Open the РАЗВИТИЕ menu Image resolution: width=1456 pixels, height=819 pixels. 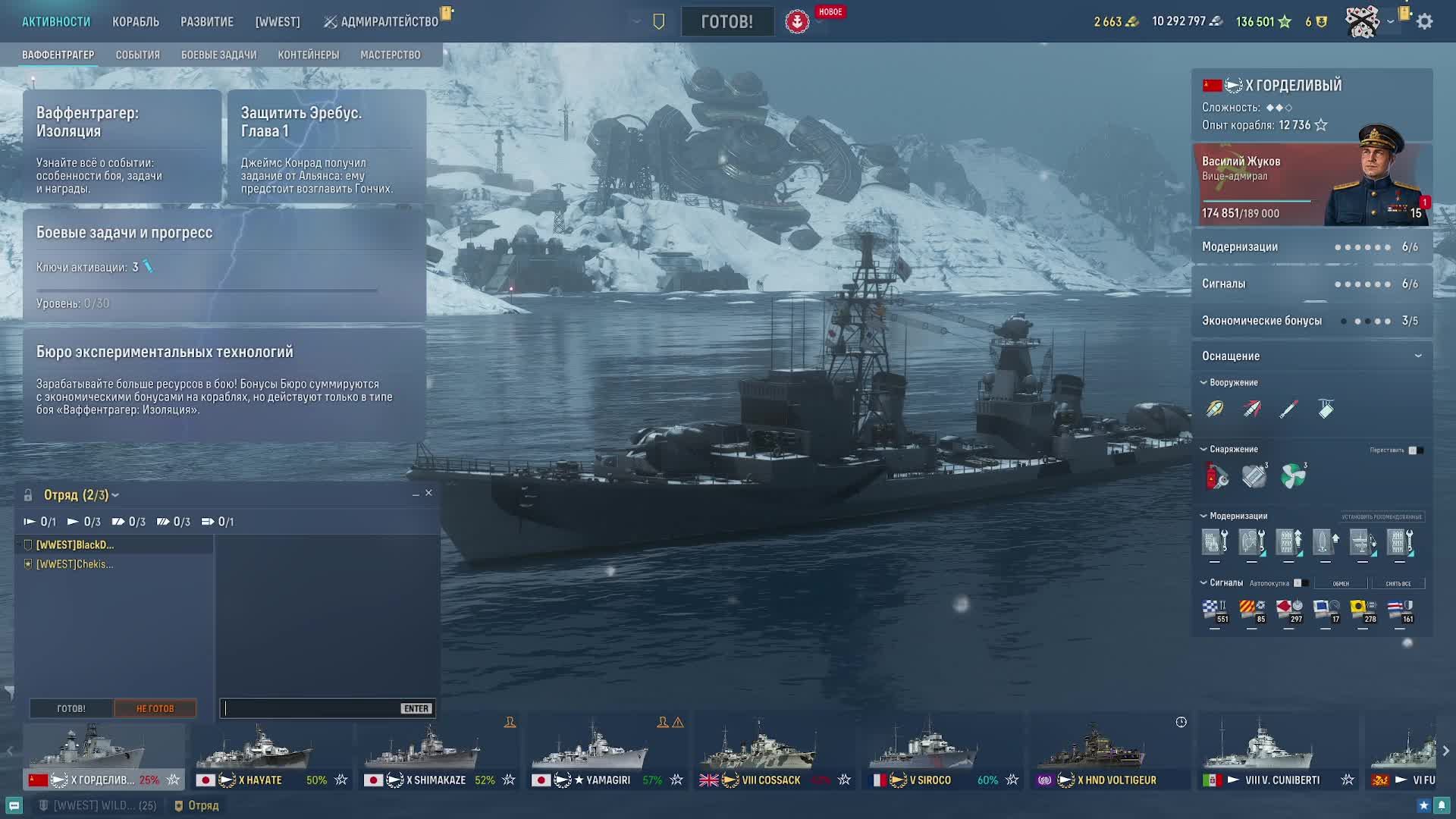[x=207, y=22]
